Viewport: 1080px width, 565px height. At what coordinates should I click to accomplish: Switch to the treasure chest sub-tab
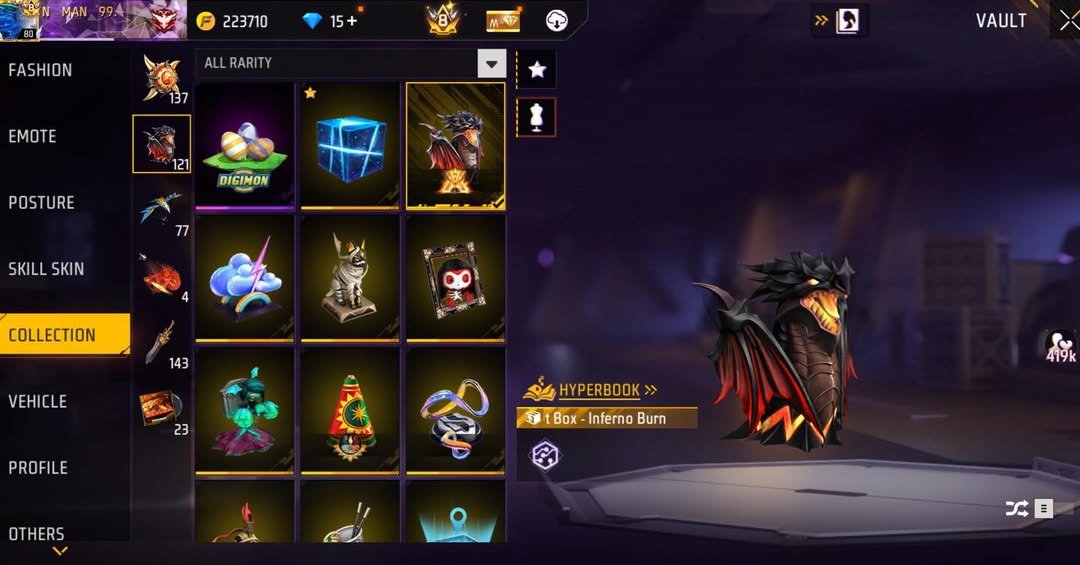160,408
